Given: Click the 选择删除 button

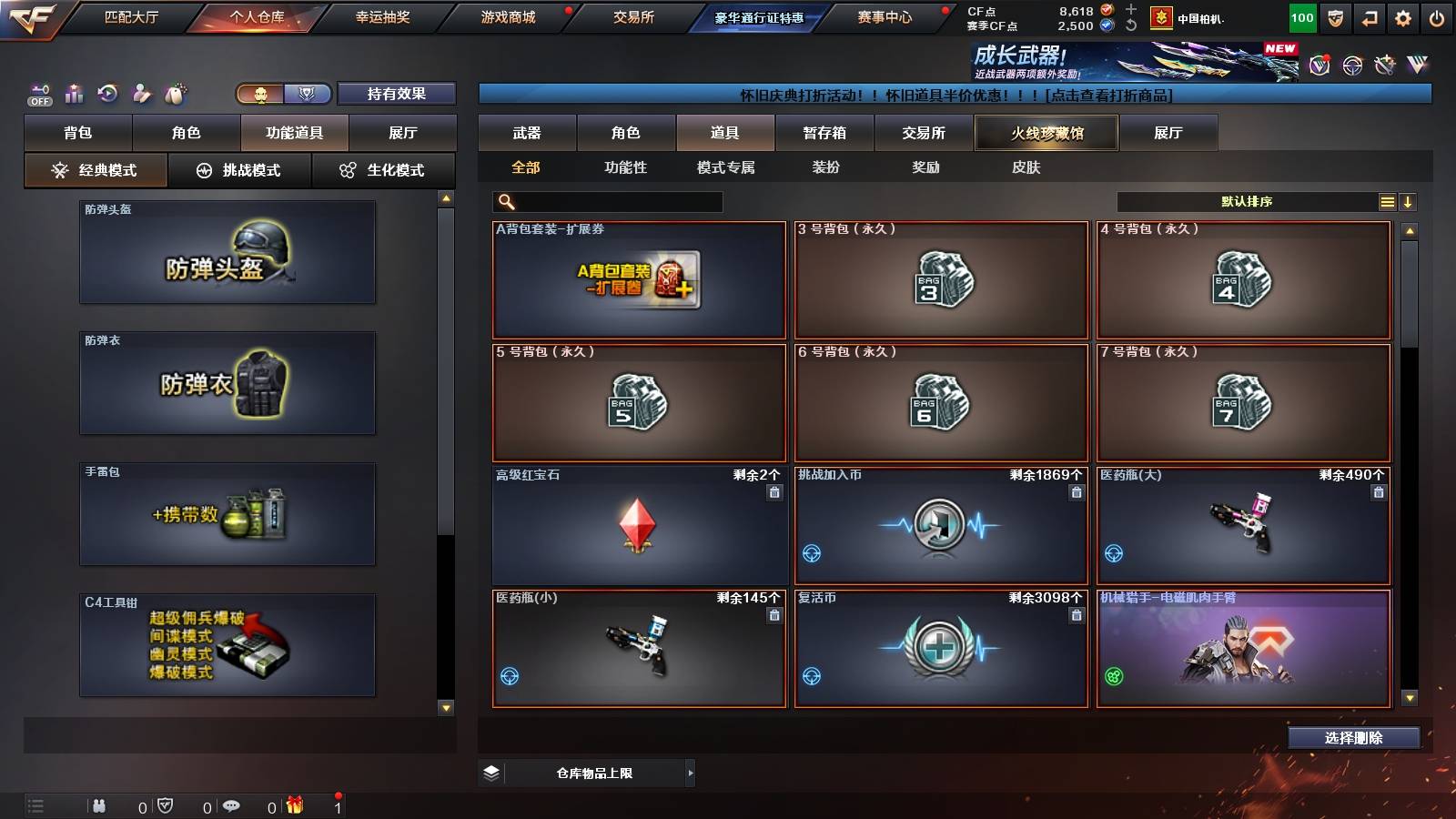Looking at the screenshot, I should pos(1354,738).
